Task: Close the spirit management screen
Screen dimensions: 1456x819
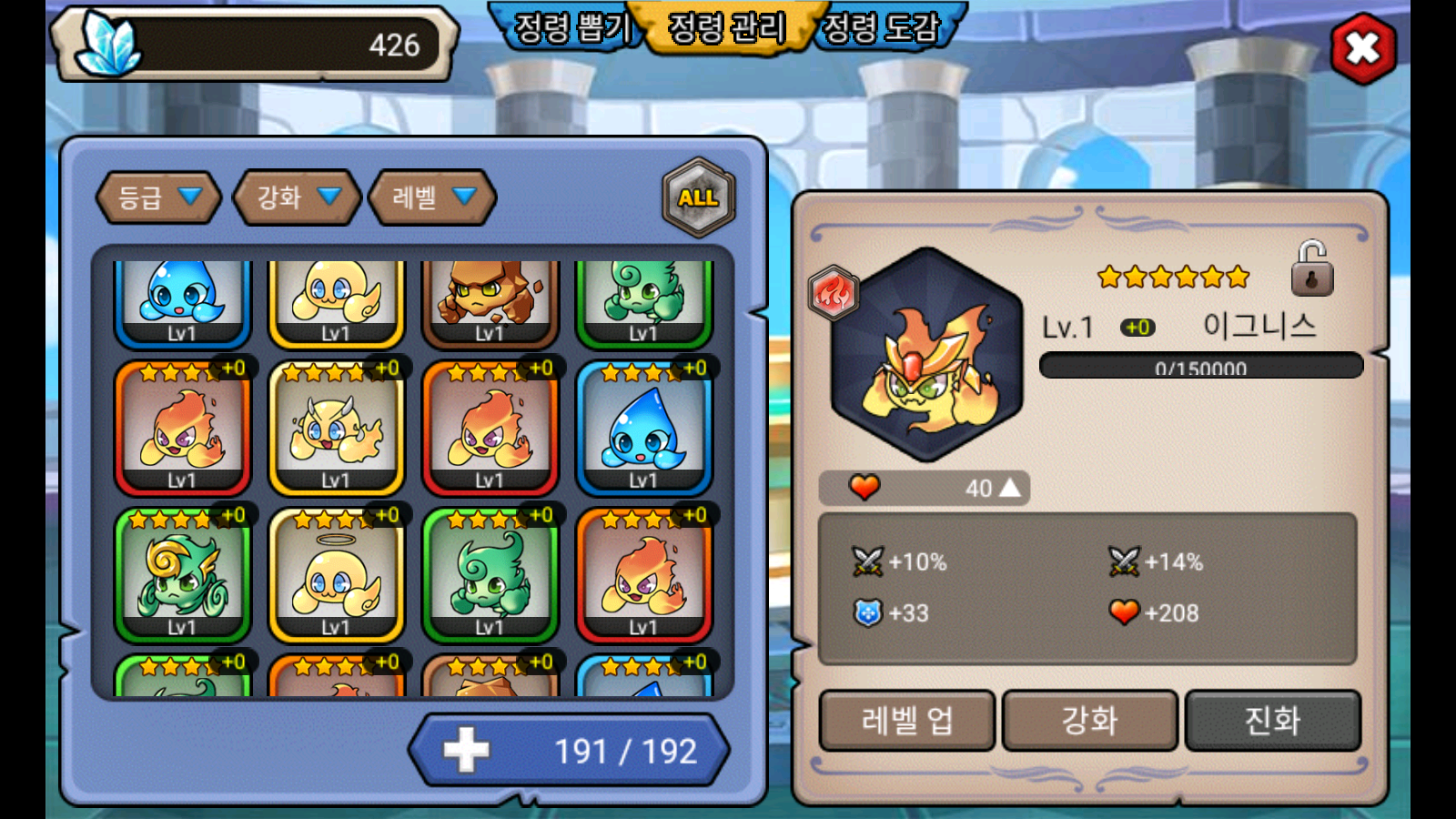Action: pyautogui.click(x=1362, y=48)
